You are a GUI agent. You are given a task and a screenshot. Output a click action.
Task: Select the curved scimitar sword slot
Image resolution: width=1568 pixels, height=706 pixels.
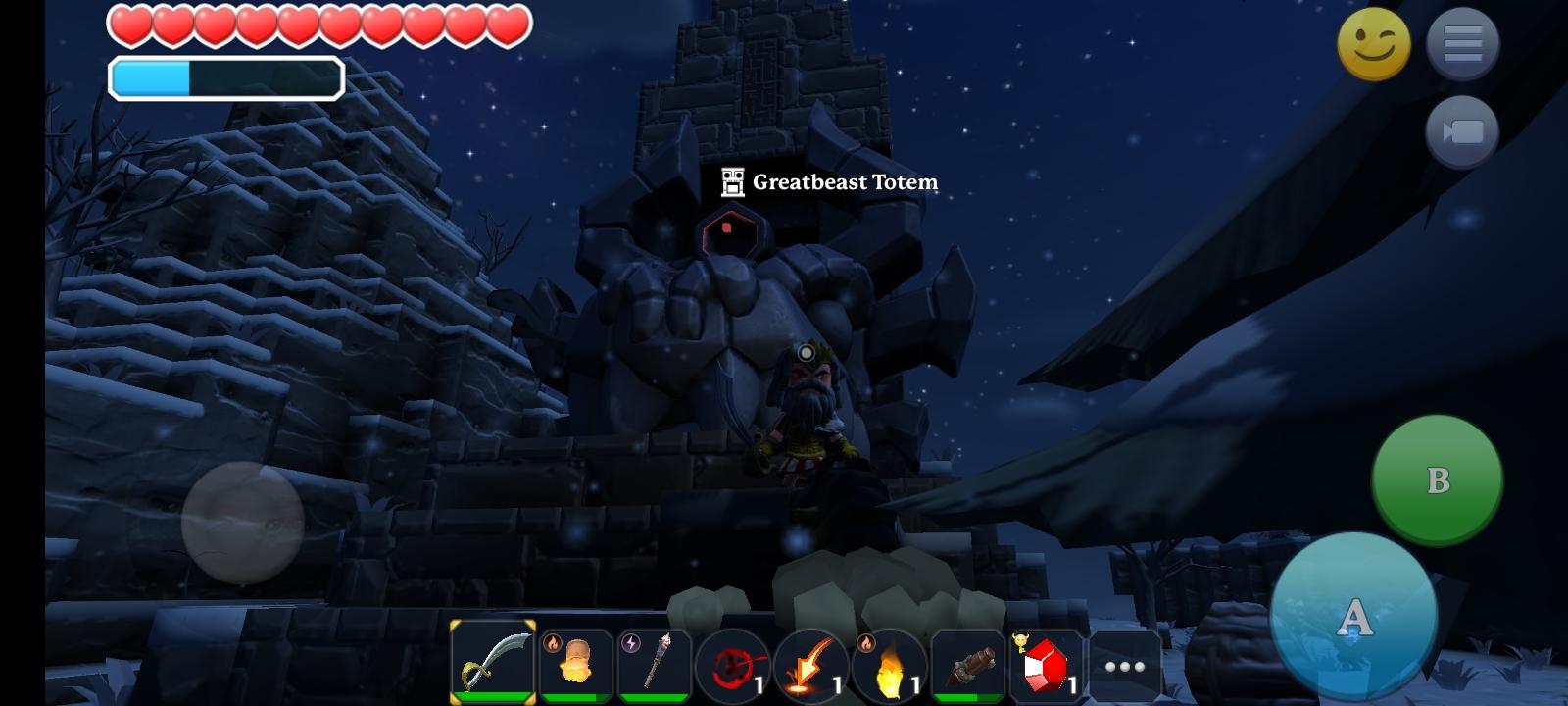click(493, 662)
